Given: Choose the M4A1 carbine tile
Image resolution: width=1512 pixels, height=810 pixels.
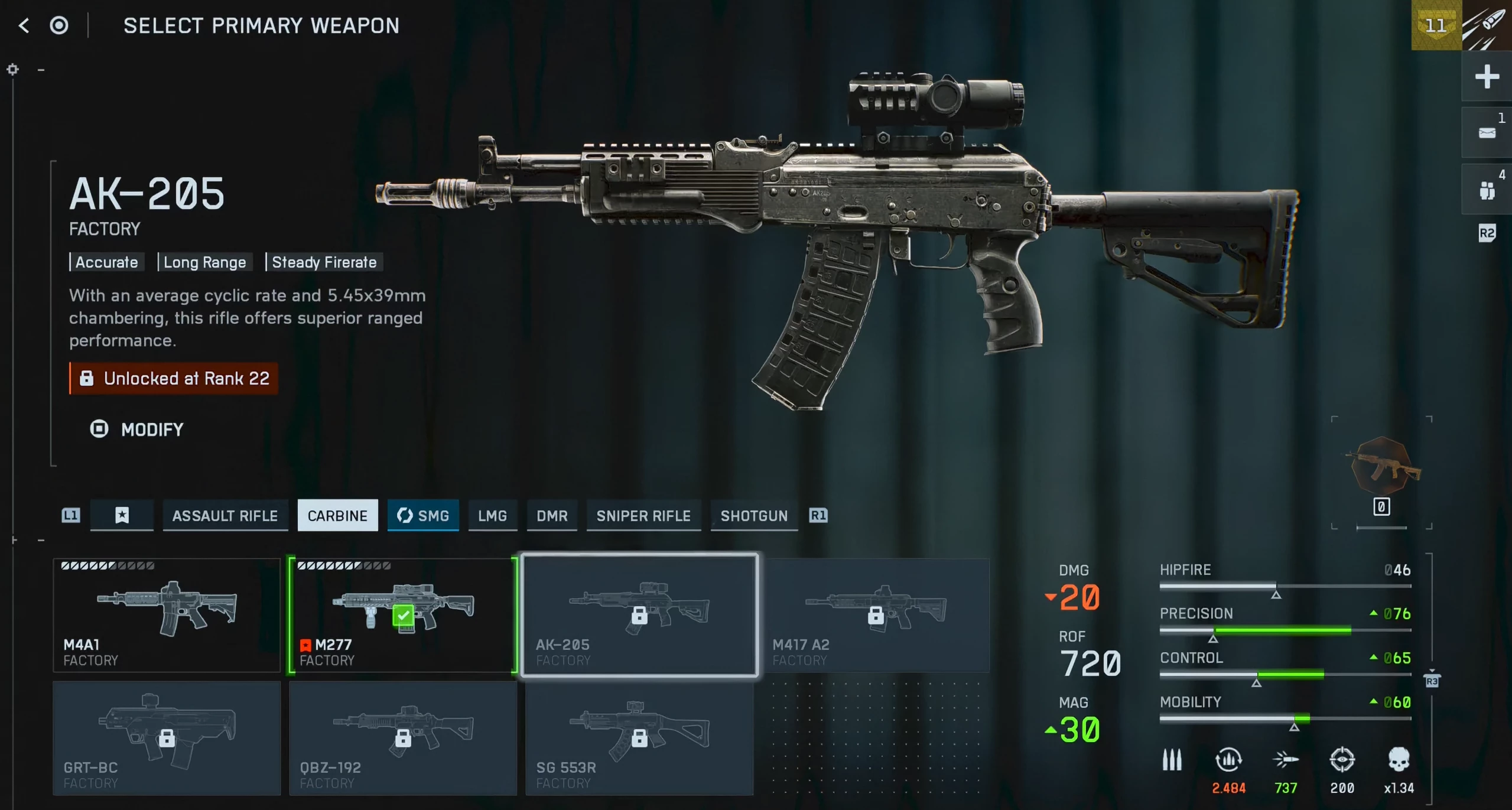Looking at the screenshot, I should (x=167, y=615).
